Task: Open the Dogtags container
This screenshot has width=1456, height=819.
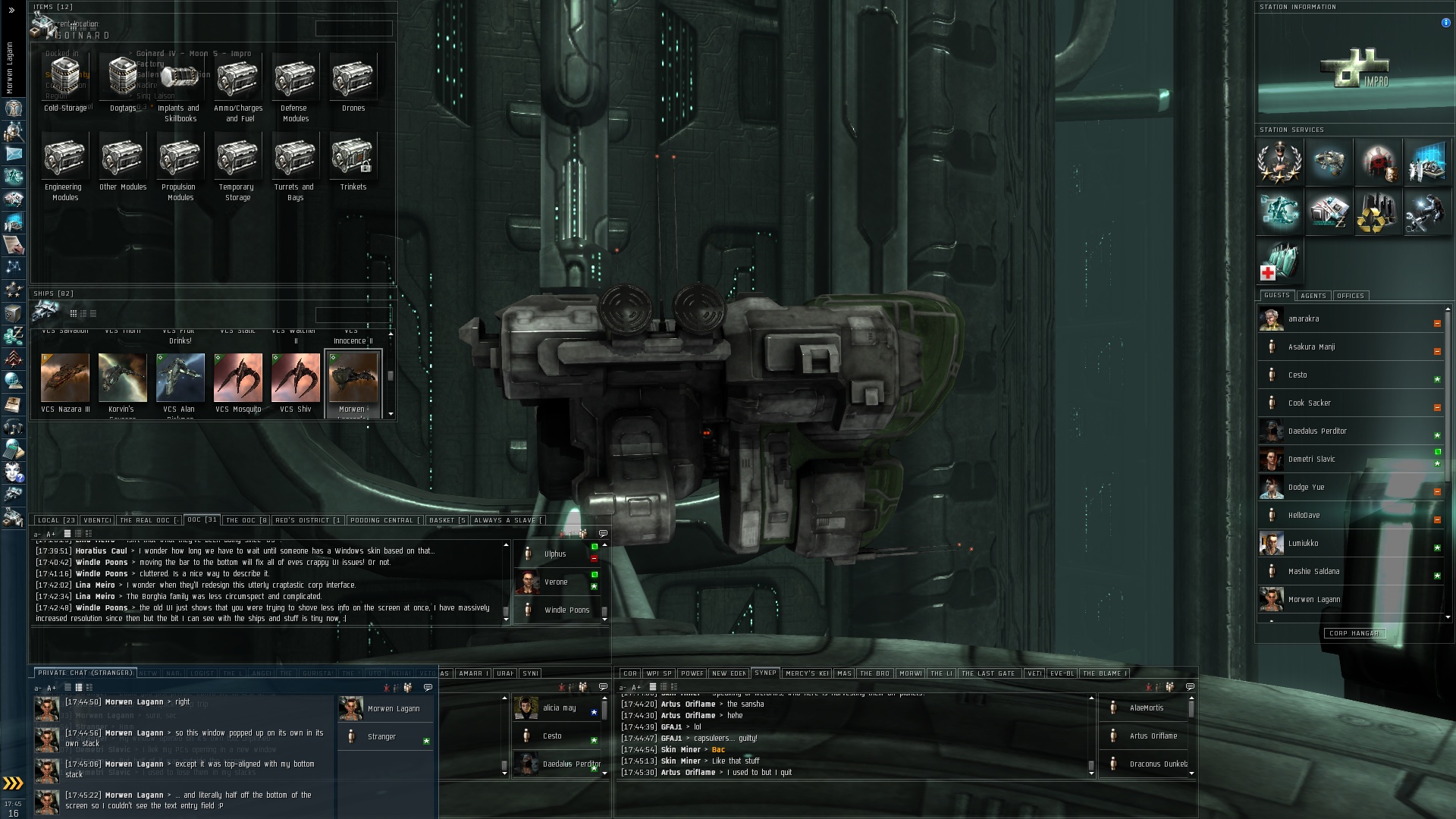Action: 122,78
